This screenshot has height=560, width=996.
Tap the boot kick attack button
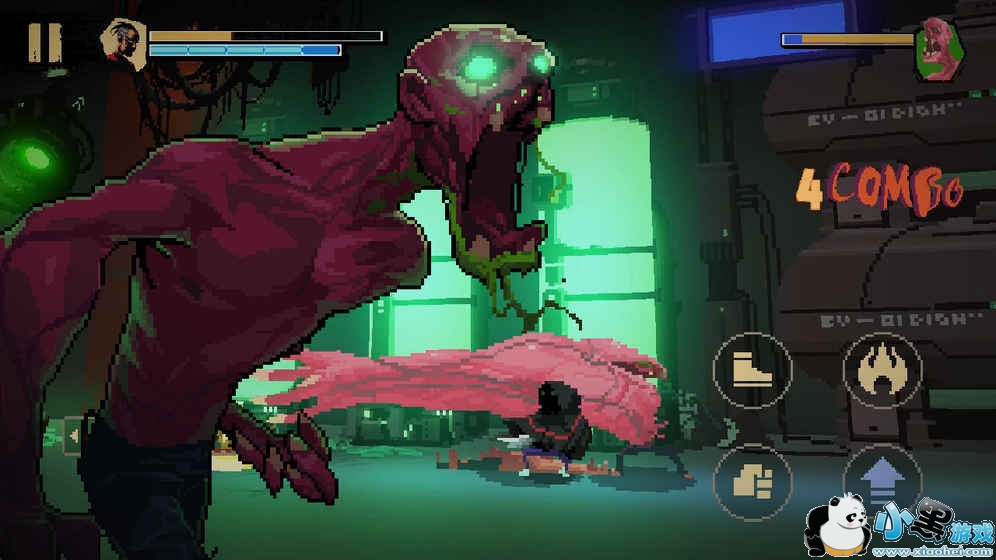[752, 371]
